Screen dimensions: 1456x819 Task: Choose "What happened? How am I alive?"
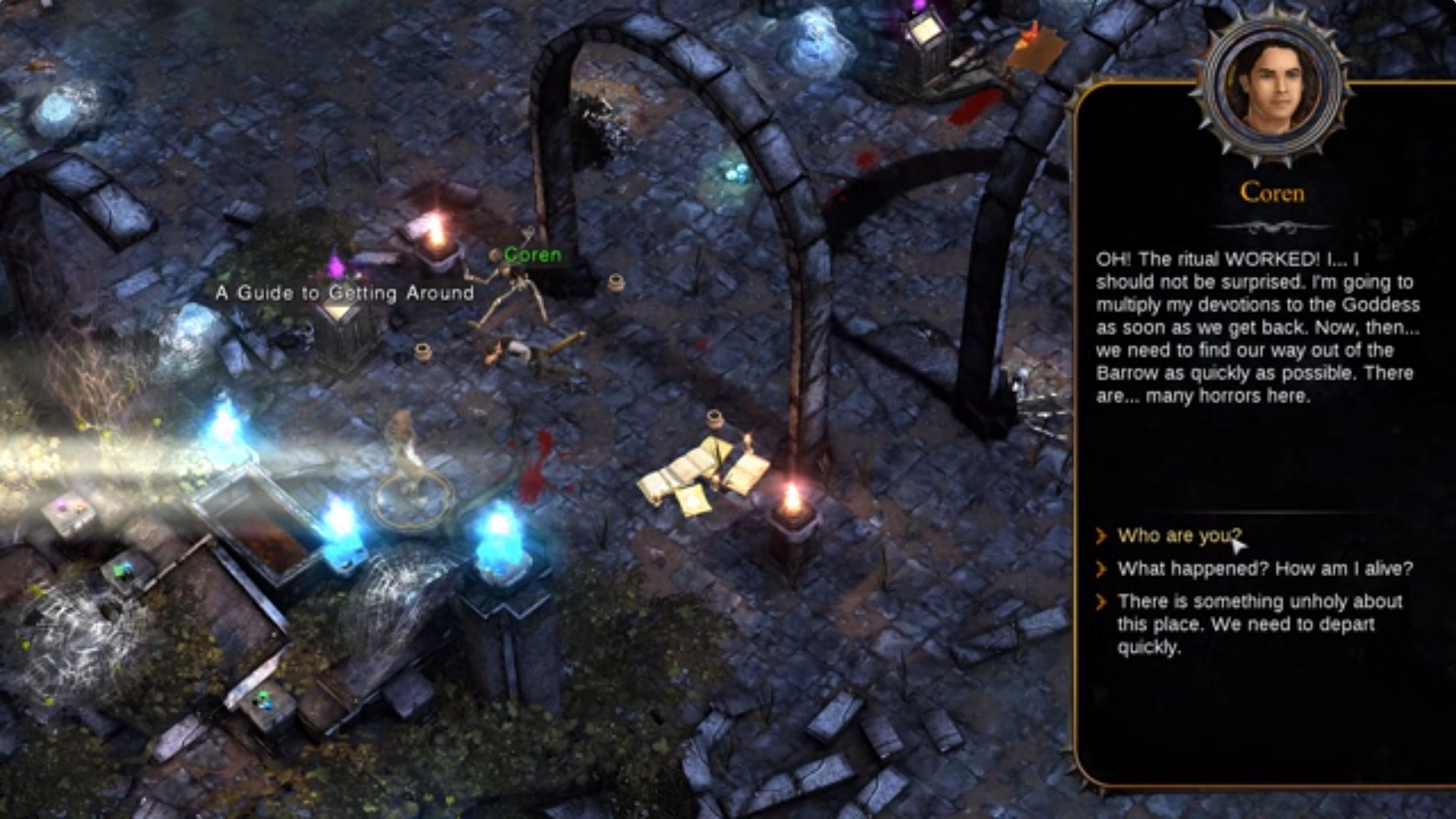pos(1264,569)
